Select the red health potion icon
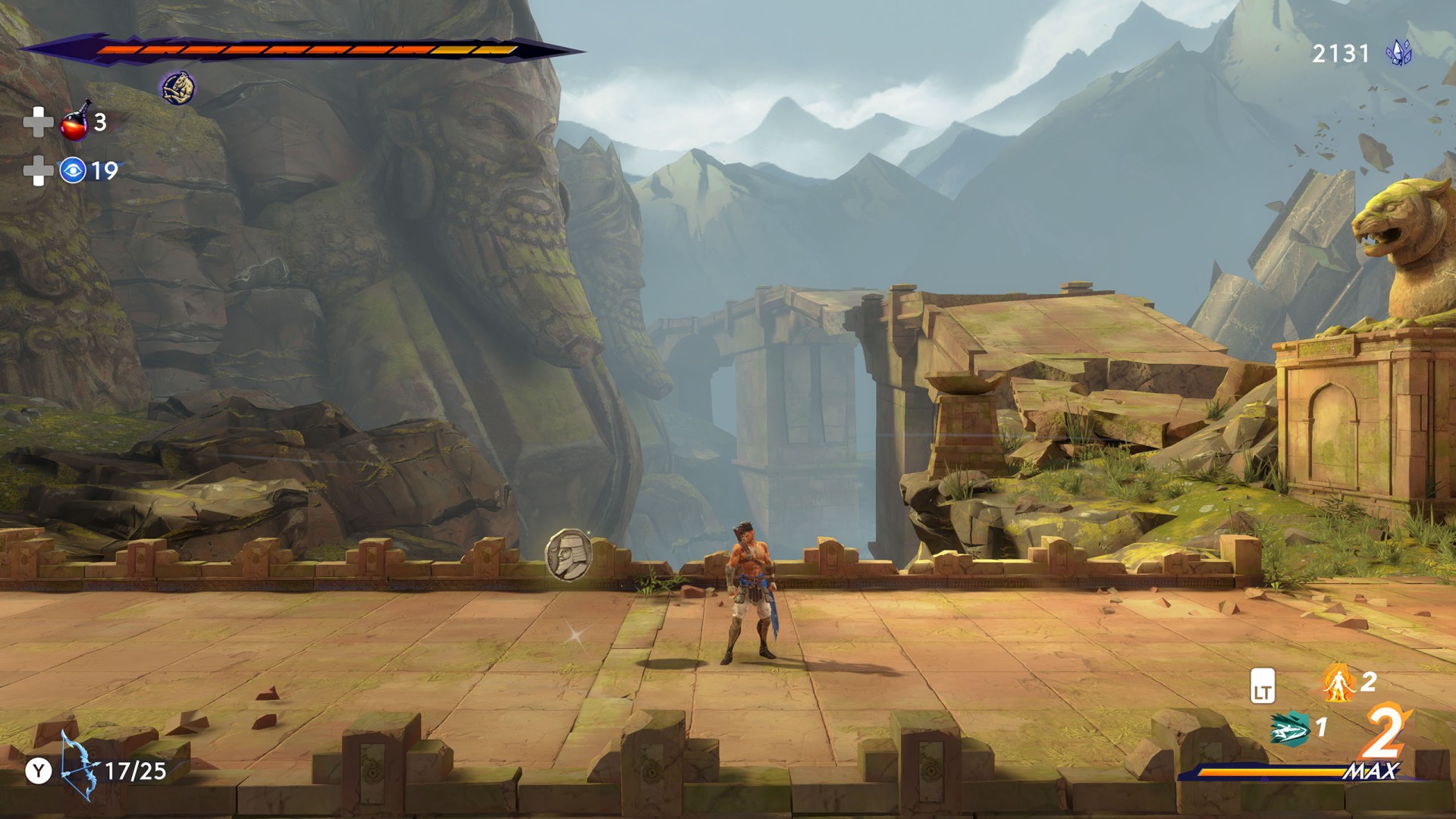 tap(75, 122)
